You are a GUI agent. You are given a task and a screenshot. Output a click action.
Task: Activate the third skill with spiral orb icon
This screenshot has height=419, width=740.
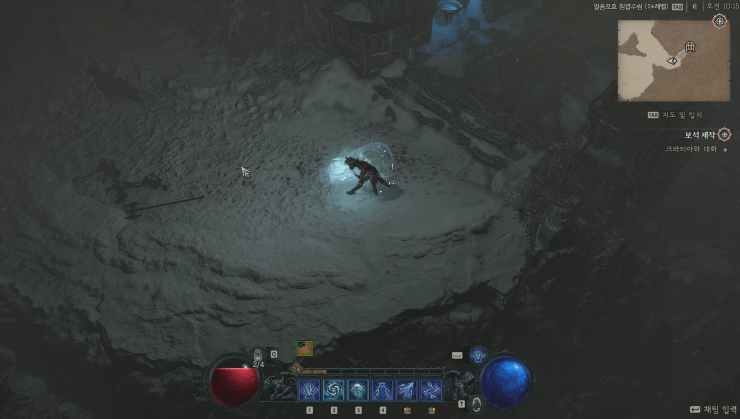pos(358,389)
